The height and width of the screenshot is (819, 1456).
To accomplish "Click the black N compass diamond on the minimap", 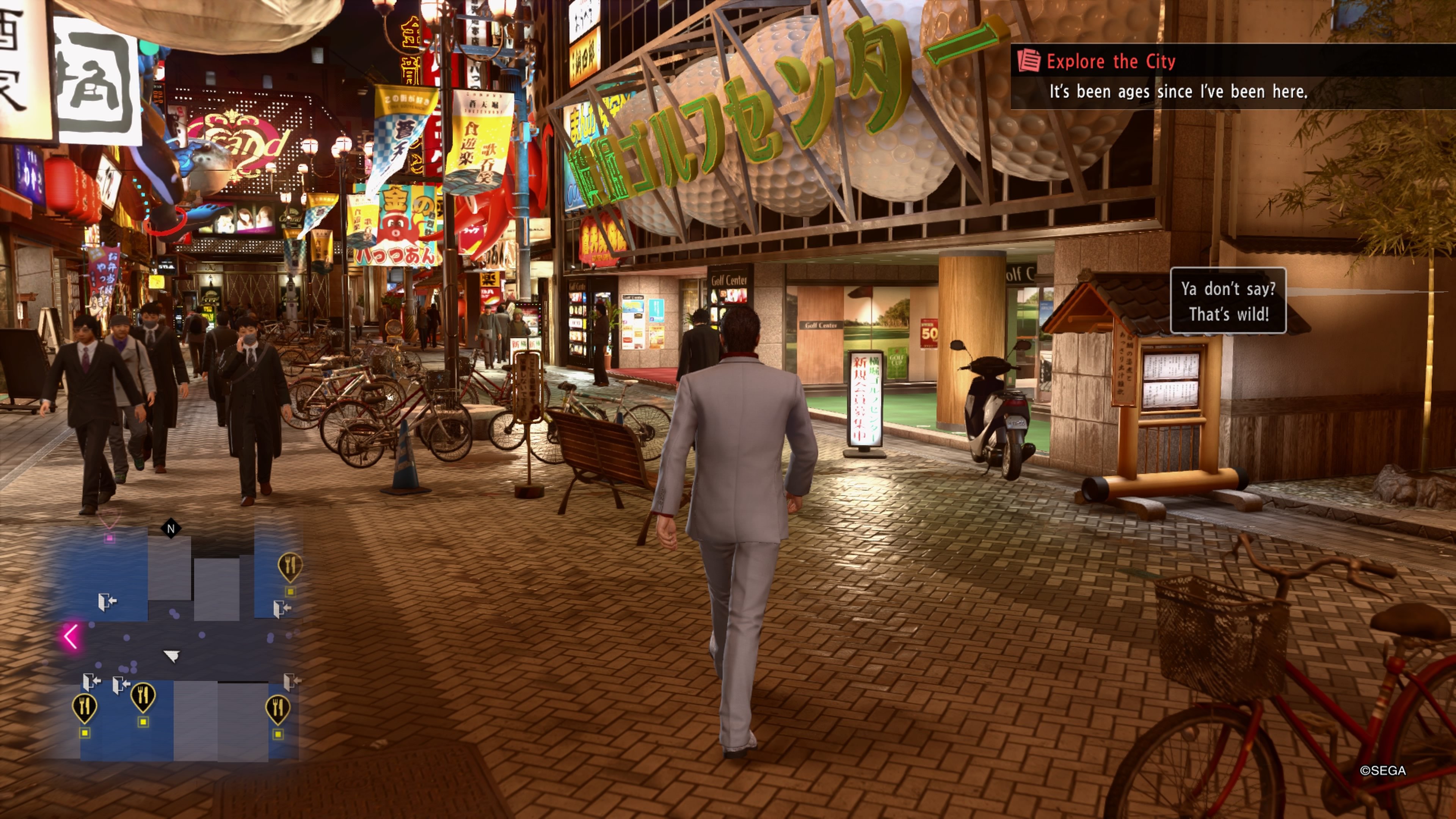I will pyautogui.click(x=171, y=529).
